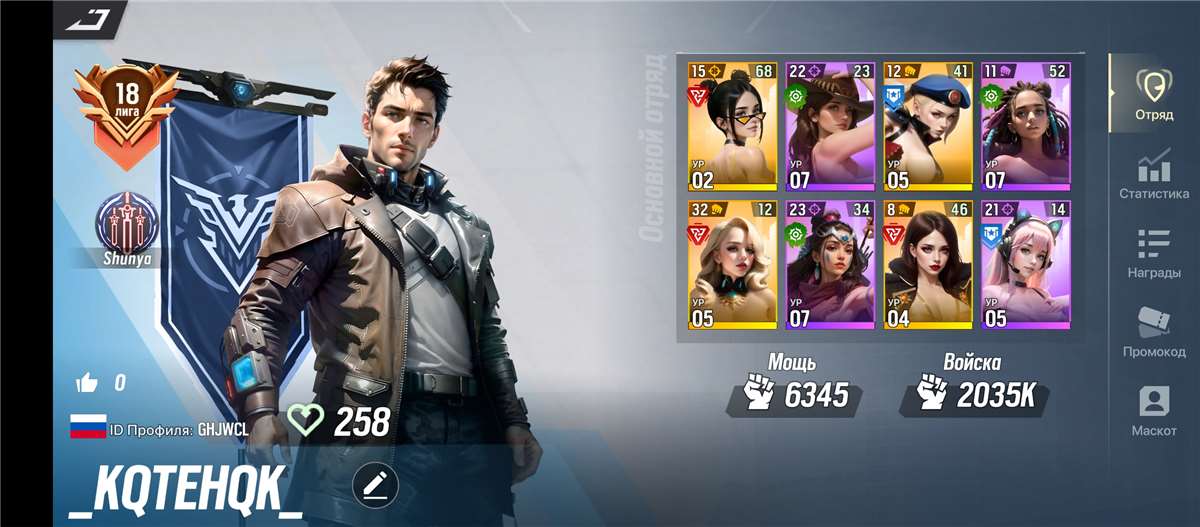Select the Маскот tab
1200x527 pixels.
click(x=1153, y=411)
